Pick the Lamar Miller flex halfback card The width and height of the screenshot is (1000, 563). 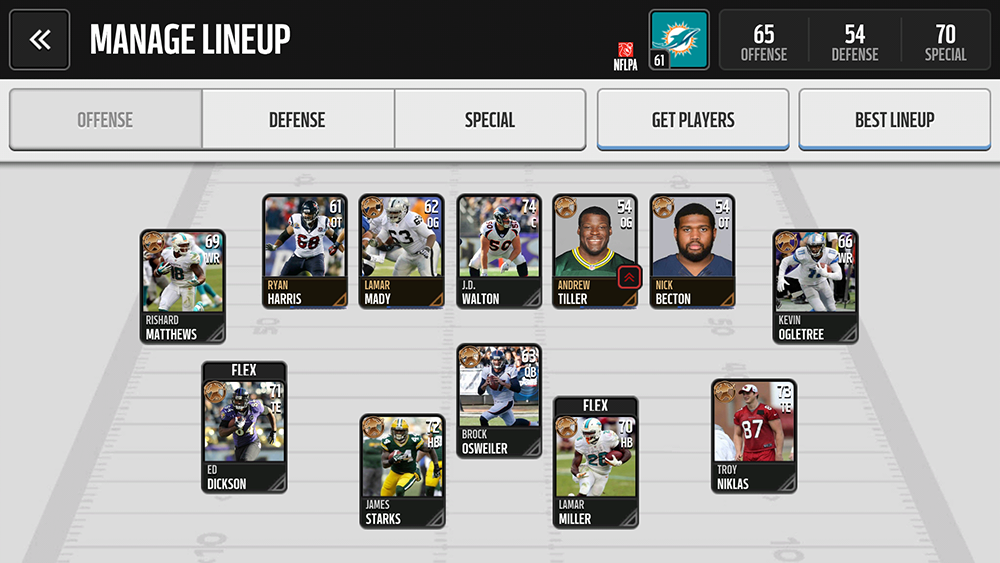pos(596,463)
